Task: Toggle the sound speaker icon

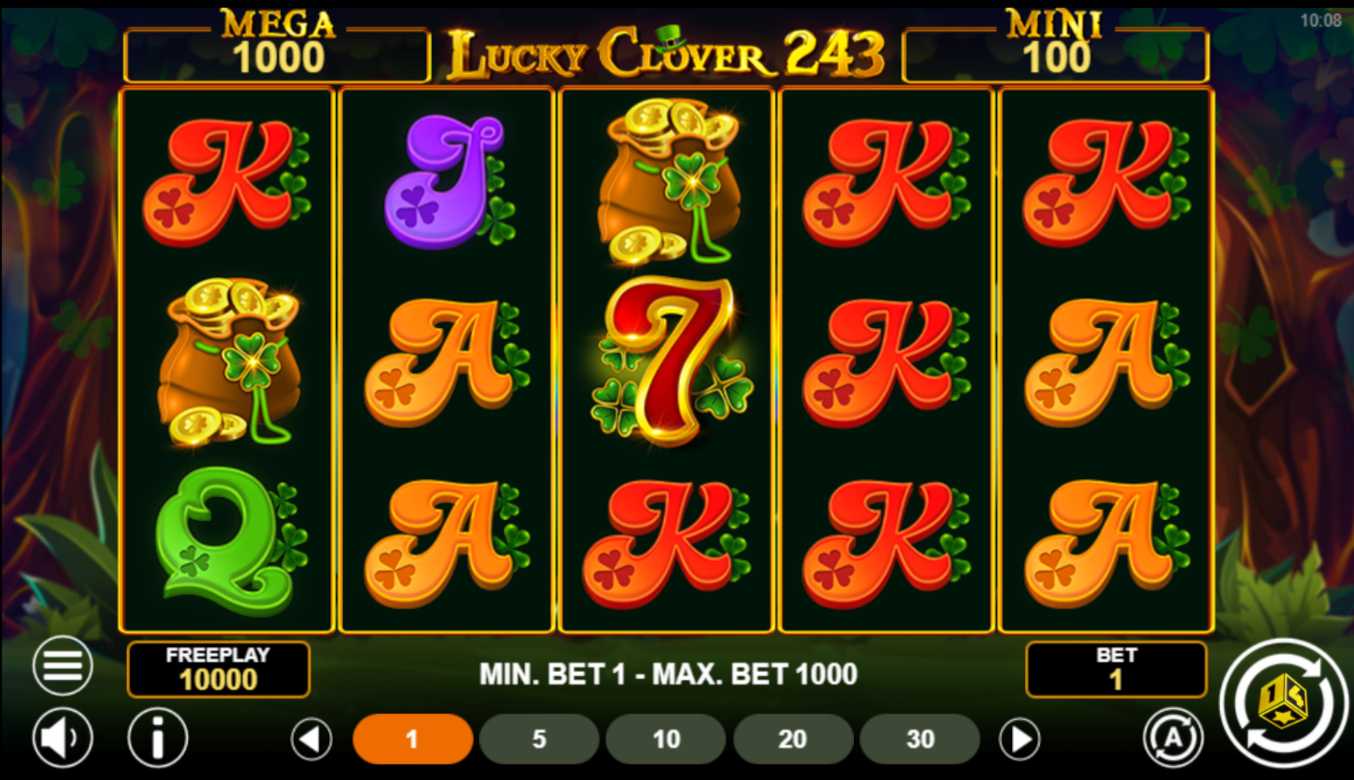Action: [62, 739]
